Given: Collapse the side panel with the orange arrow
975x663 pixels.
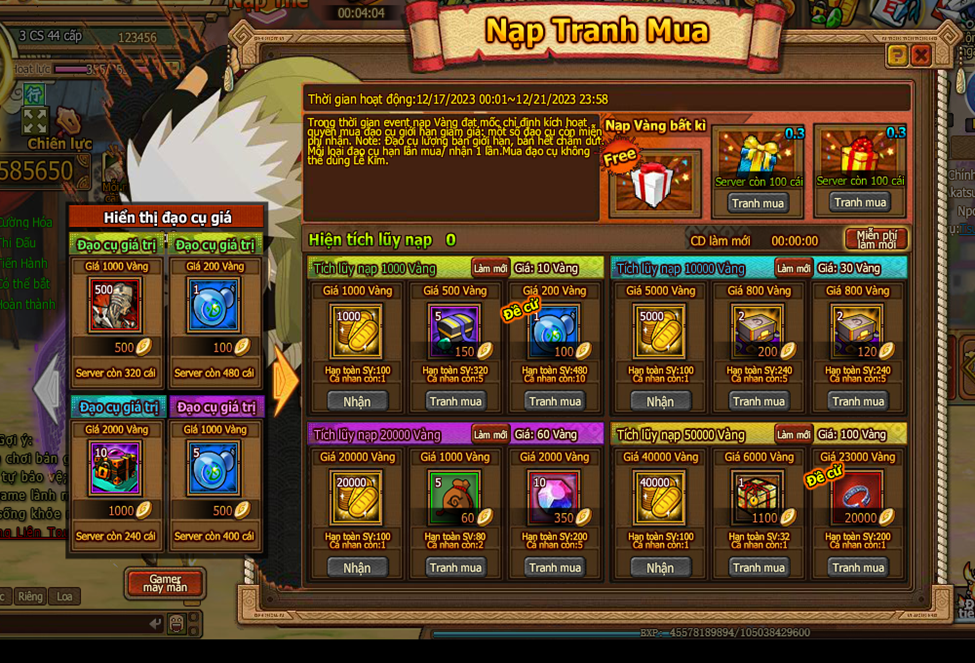Looking at the screenshot, I should click(285, 383).
